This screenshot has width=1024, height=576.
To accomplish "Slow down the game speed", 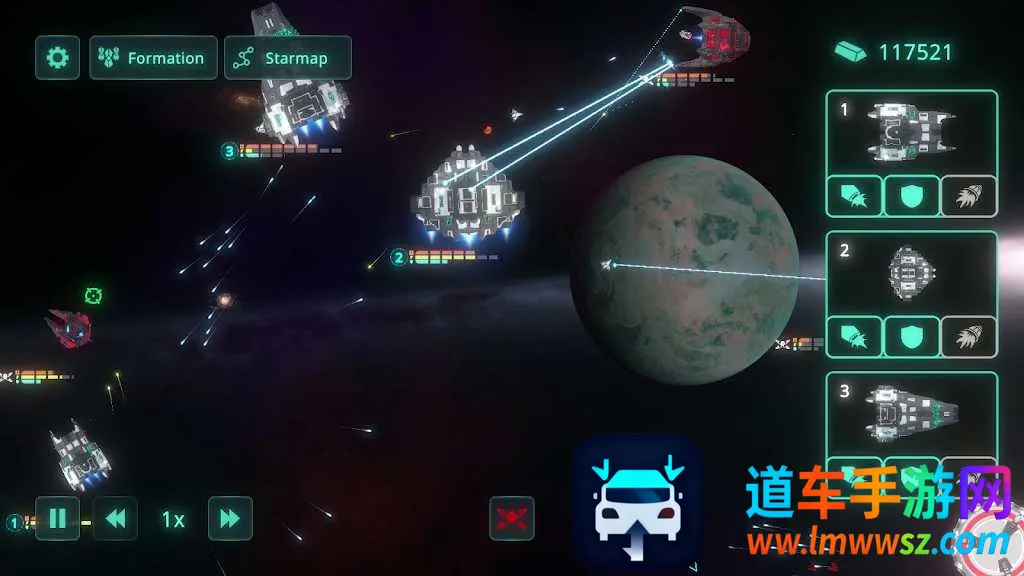I will click(x=115, y=518).
